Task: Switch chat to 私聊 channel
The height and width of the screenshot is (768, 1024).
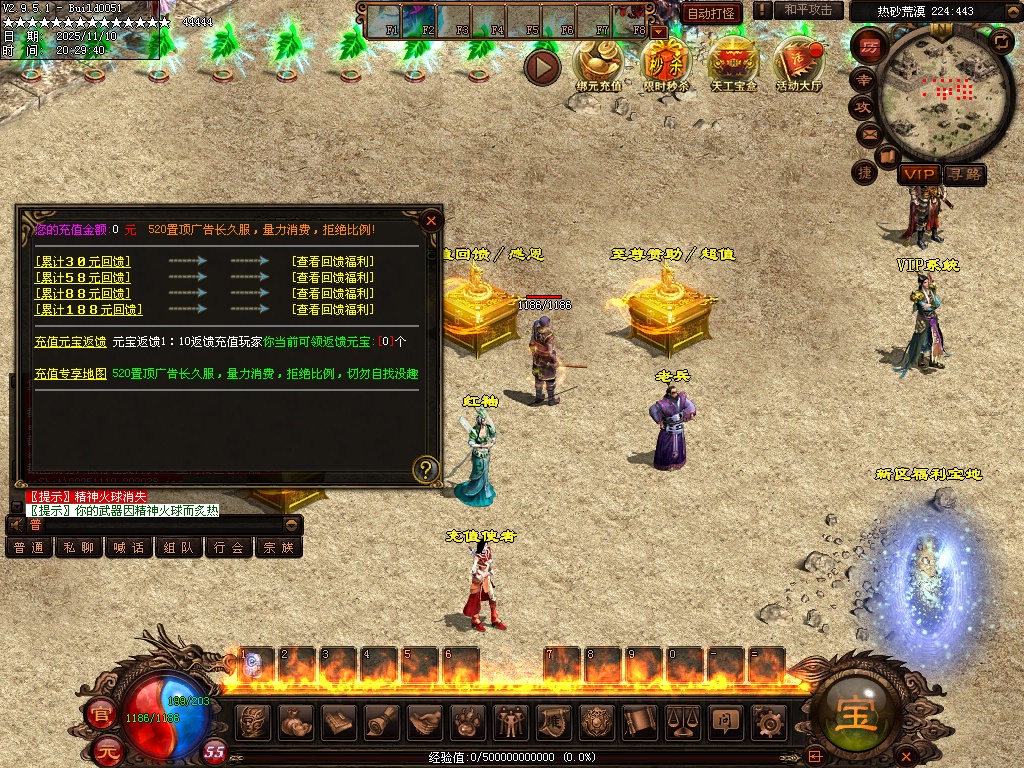Action: [79, 547]
